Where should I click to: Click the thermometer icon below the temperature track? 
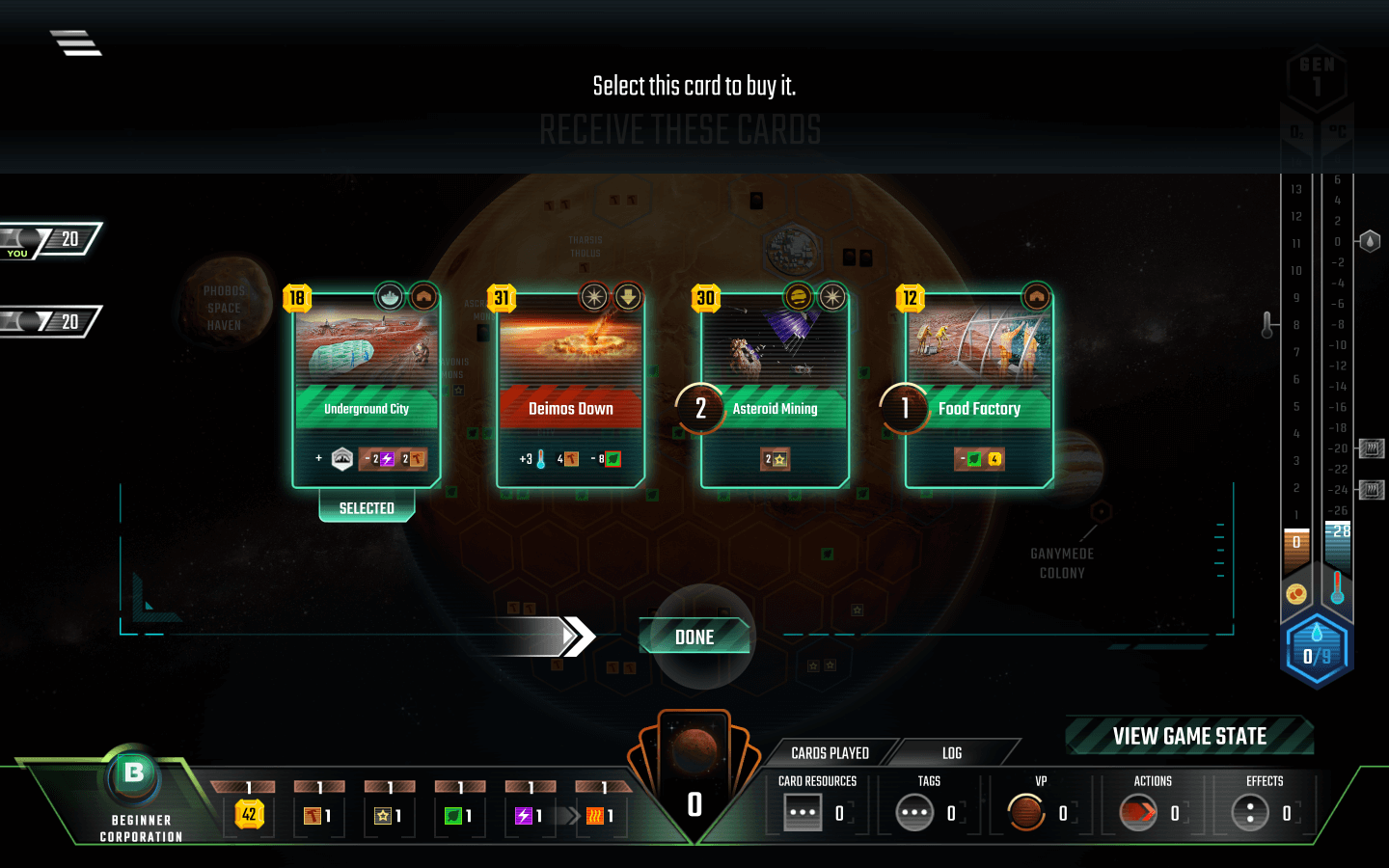[x=1337, y=594]
